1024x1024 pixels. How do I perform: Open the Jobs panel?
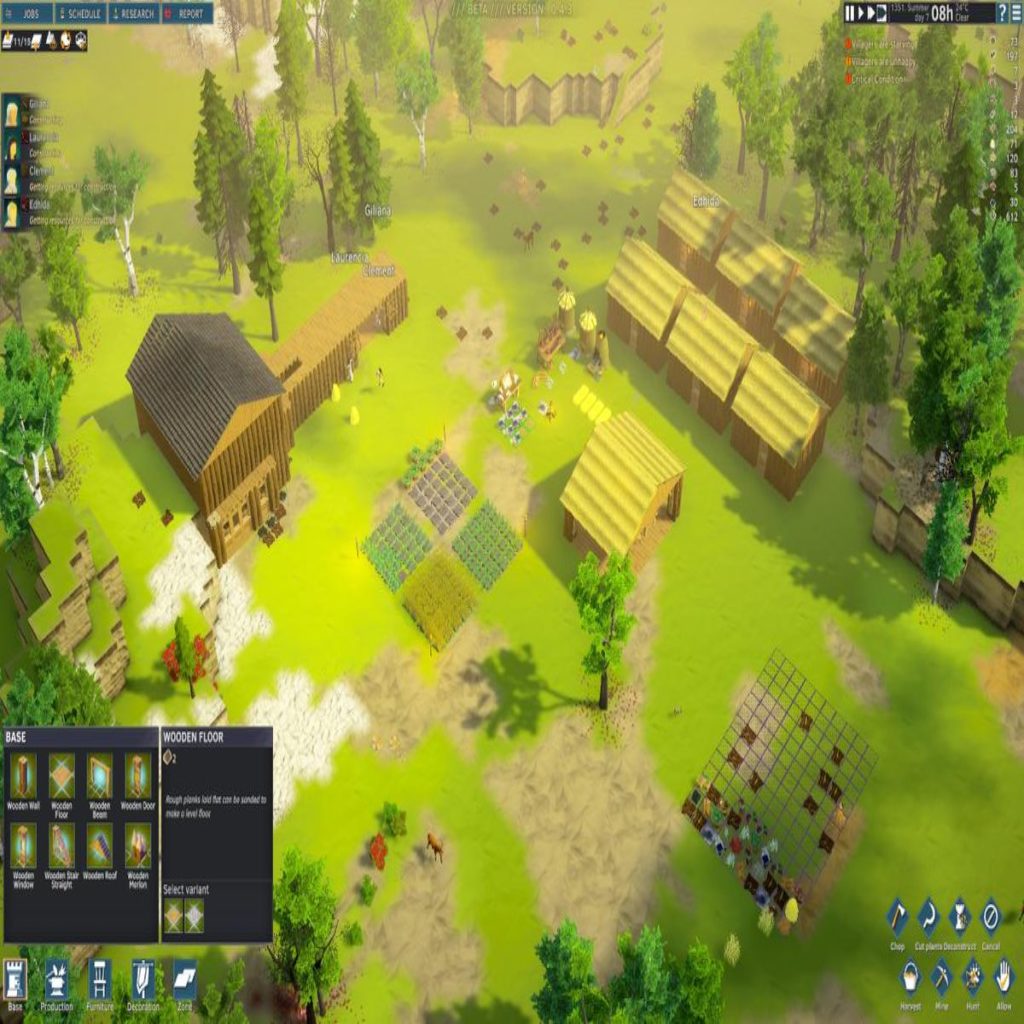(29, 14)
